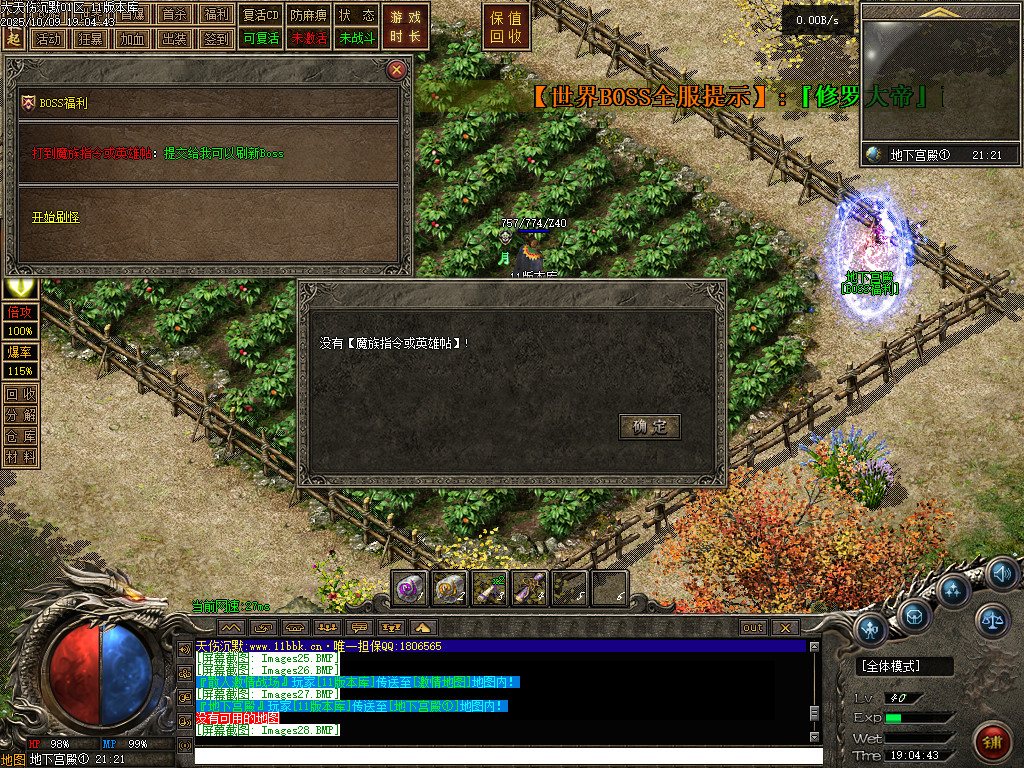Screen dimensions: 1024x768
Task: Open the 游戏时长 panel
Action: [x=406, y=27]
